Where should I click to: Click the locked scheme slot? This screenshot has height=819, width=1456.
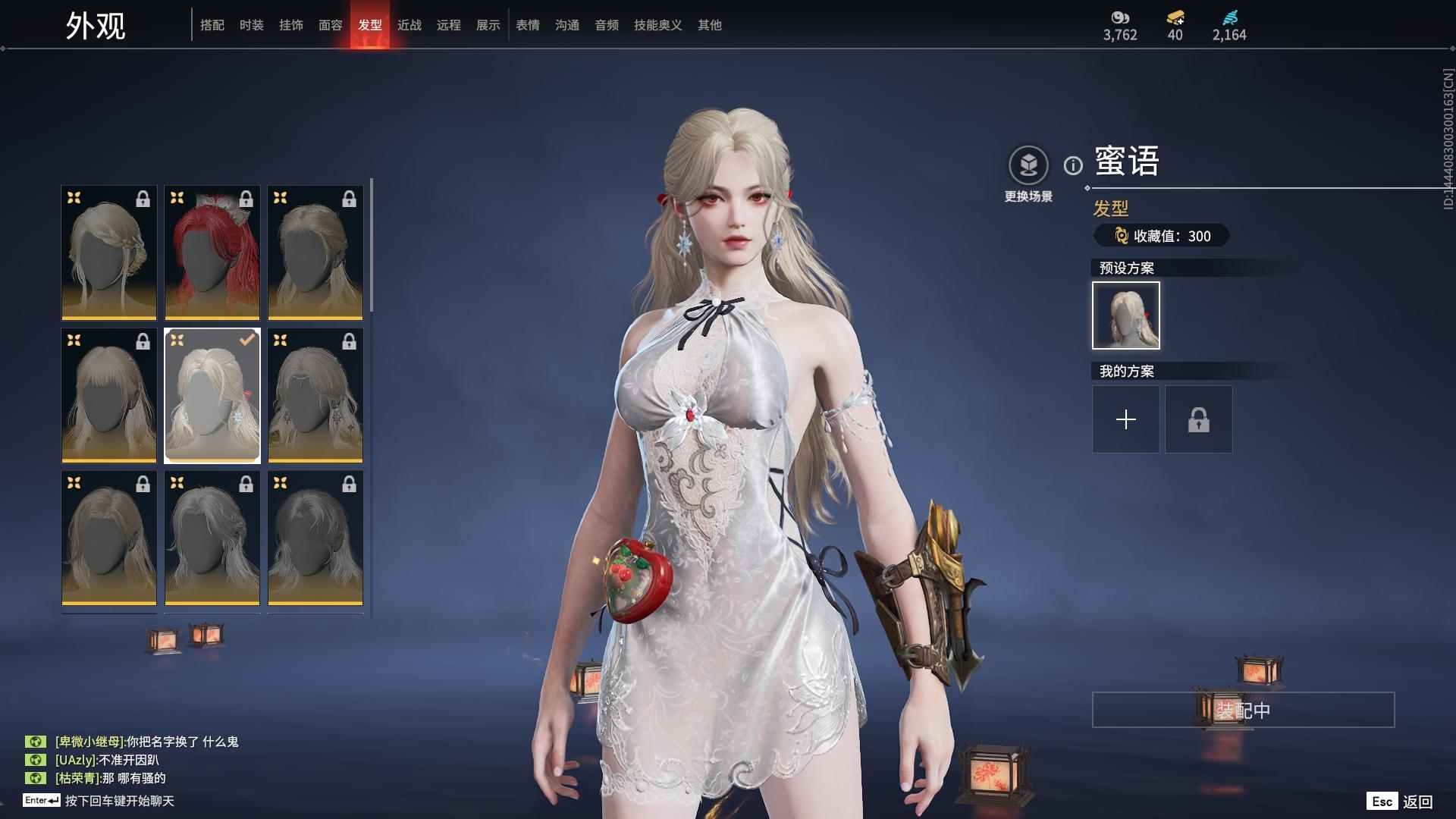point(1198,419)
